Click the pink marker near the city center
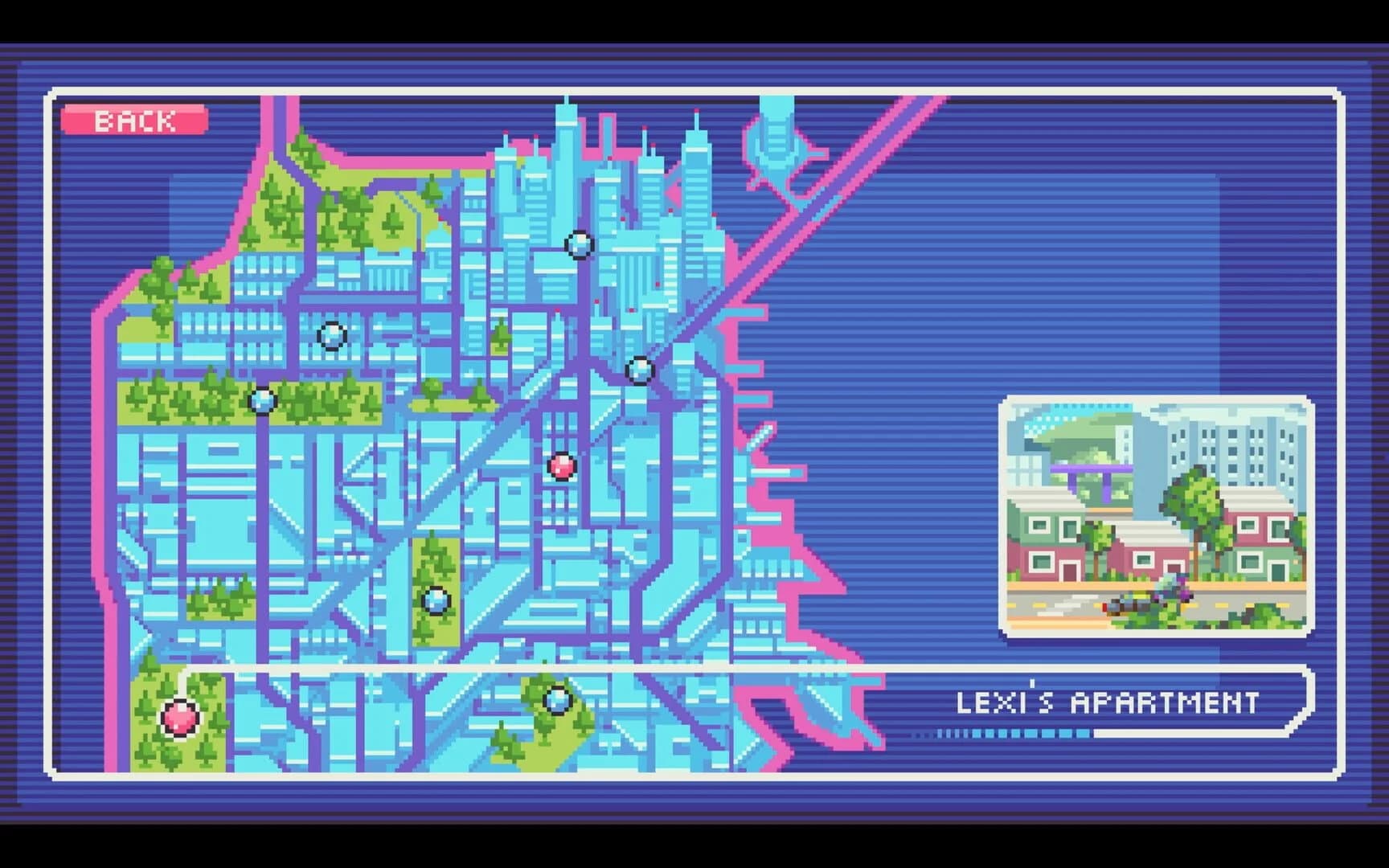Image resolution: width=1389 pixels, height=868 pixels. click(x=563, y=466)
